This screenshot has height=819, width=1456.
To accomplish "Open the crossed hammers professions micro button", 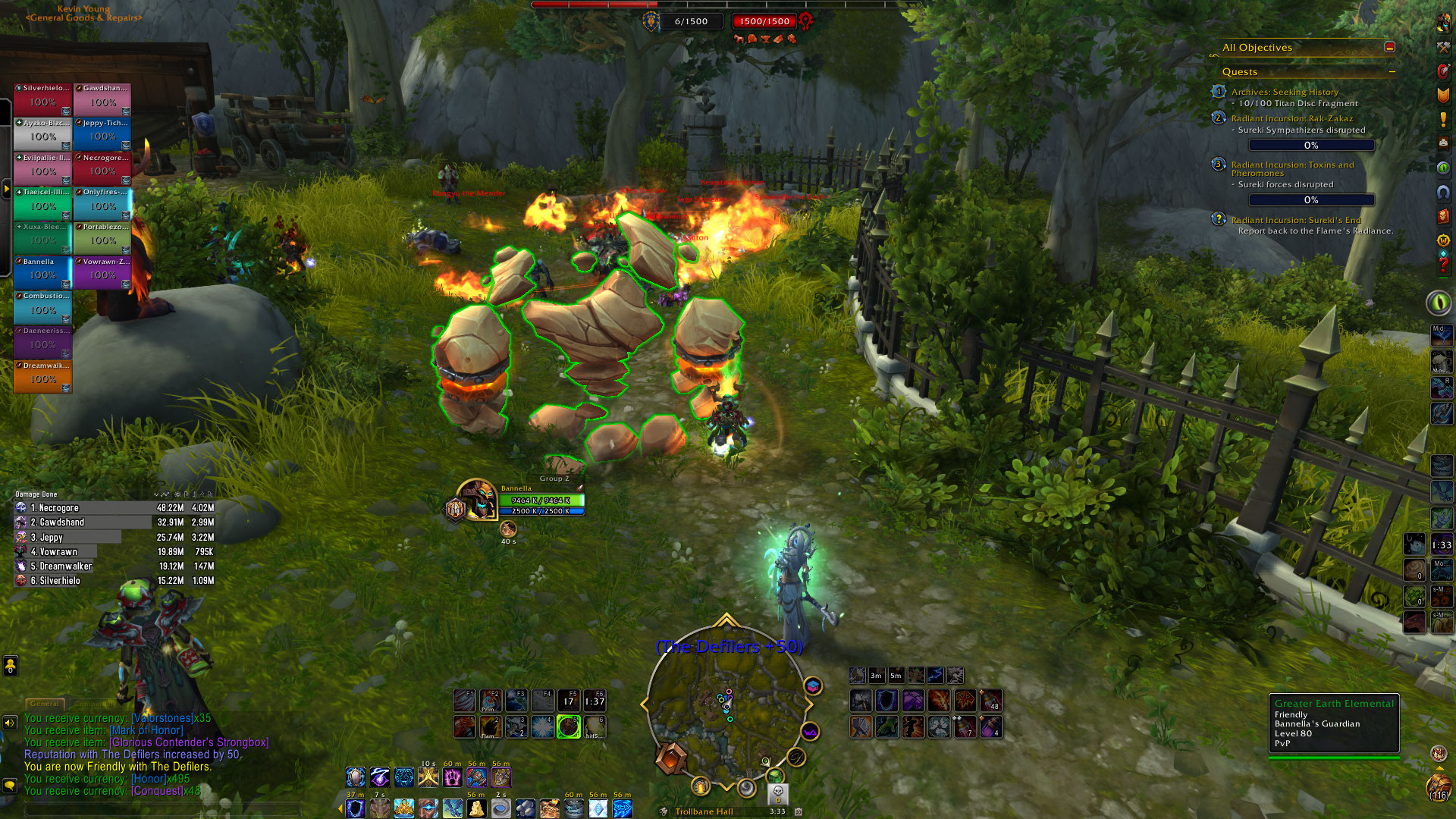I will 1443,47.
